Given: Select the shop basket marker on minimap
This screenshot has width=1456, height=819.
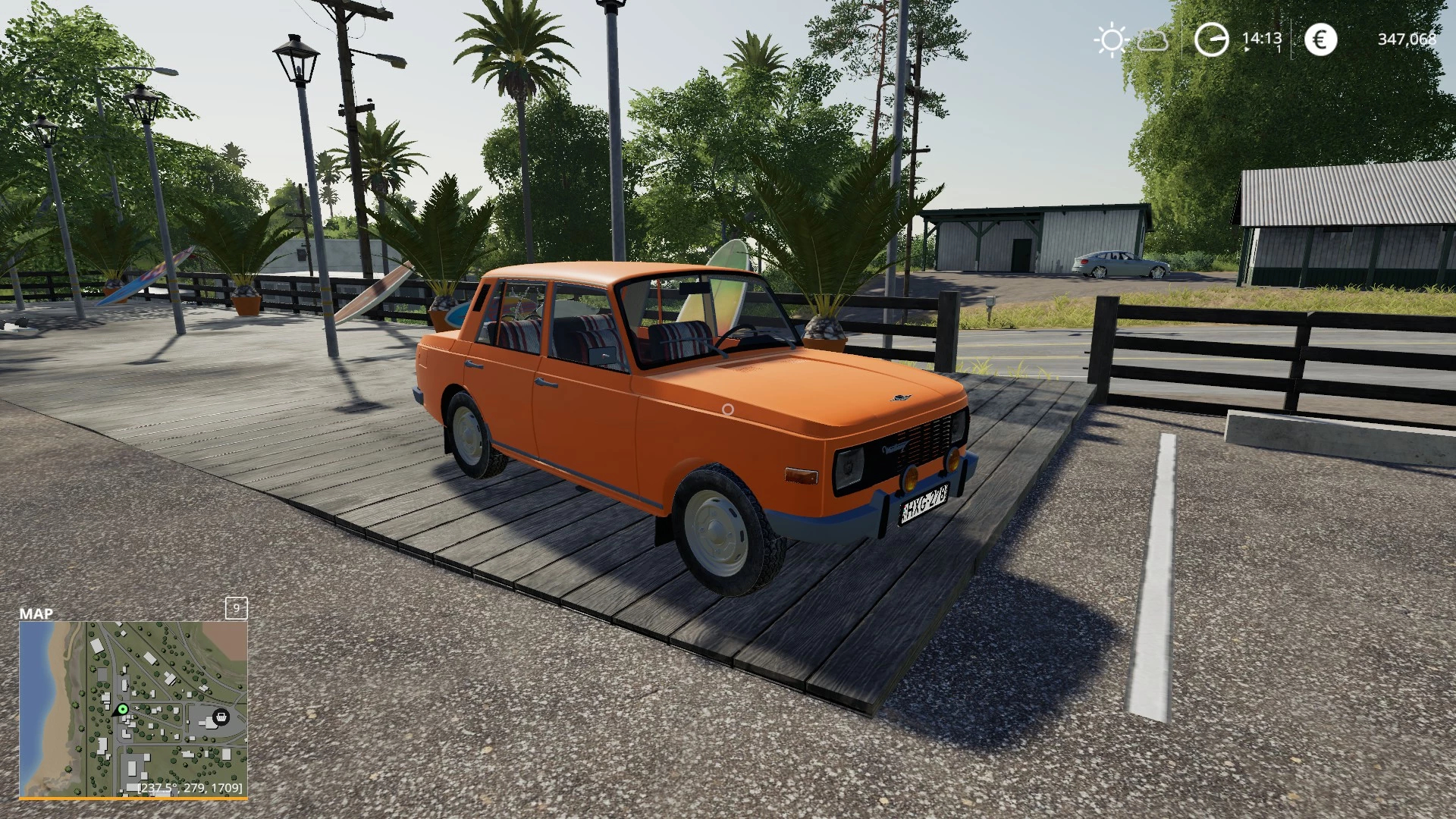Looking at the screenshot, I should 221,717.
